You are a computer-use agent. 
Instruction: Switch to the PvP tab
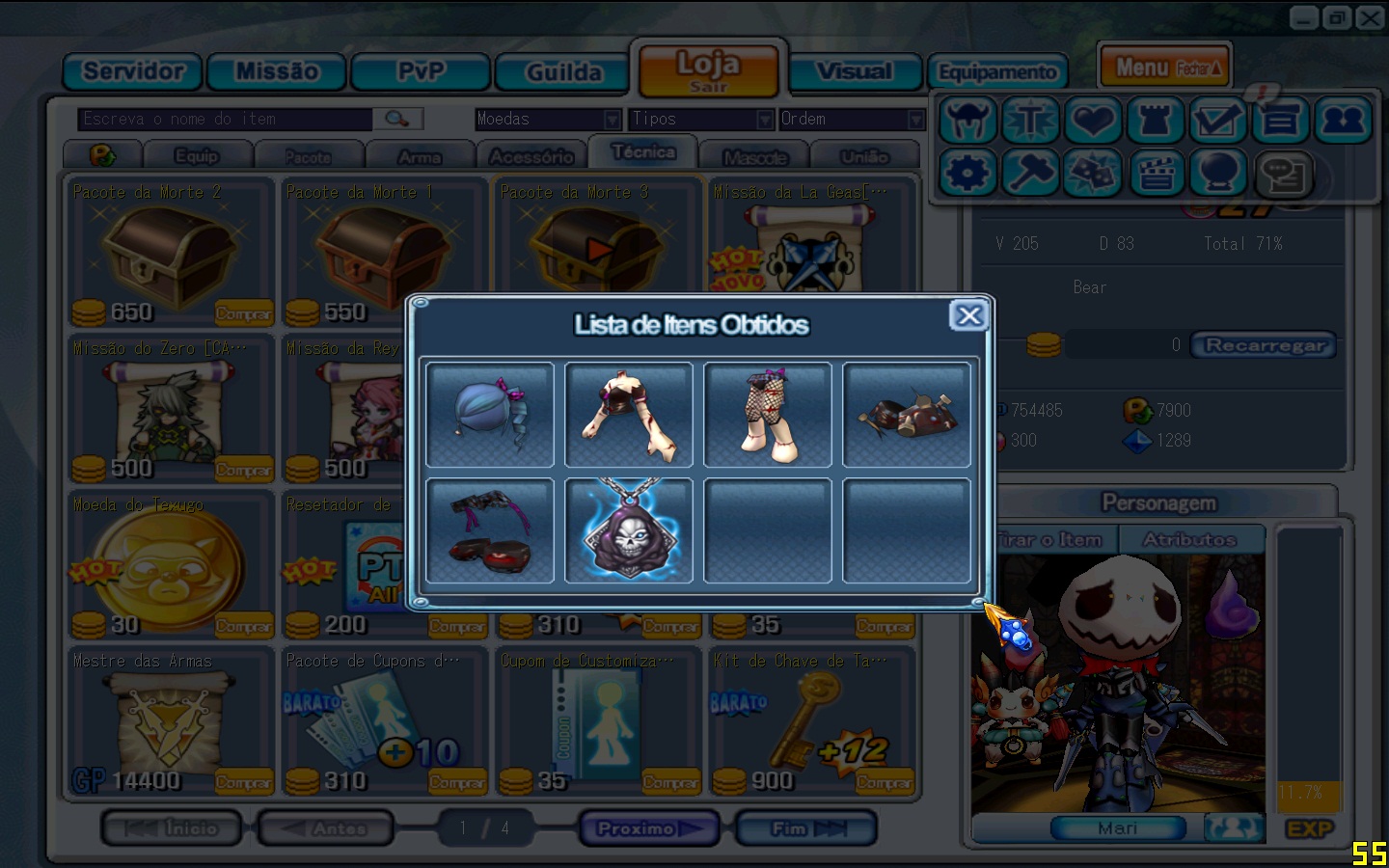pyautogui.click(x=422, y=72)
